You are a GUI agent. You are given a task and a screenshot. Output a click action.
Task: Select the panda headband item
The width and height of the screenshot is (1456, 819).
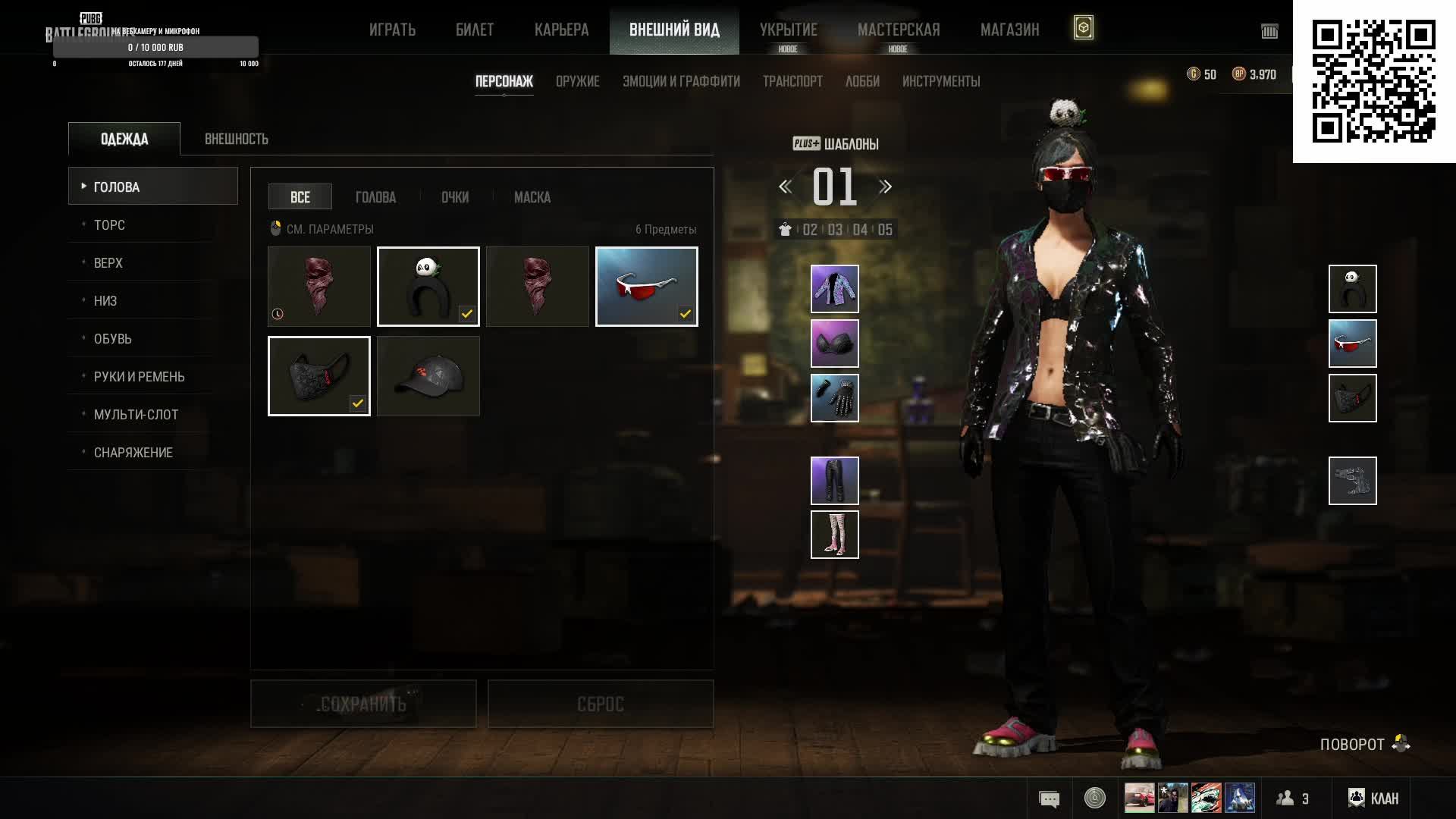[428, 287]
